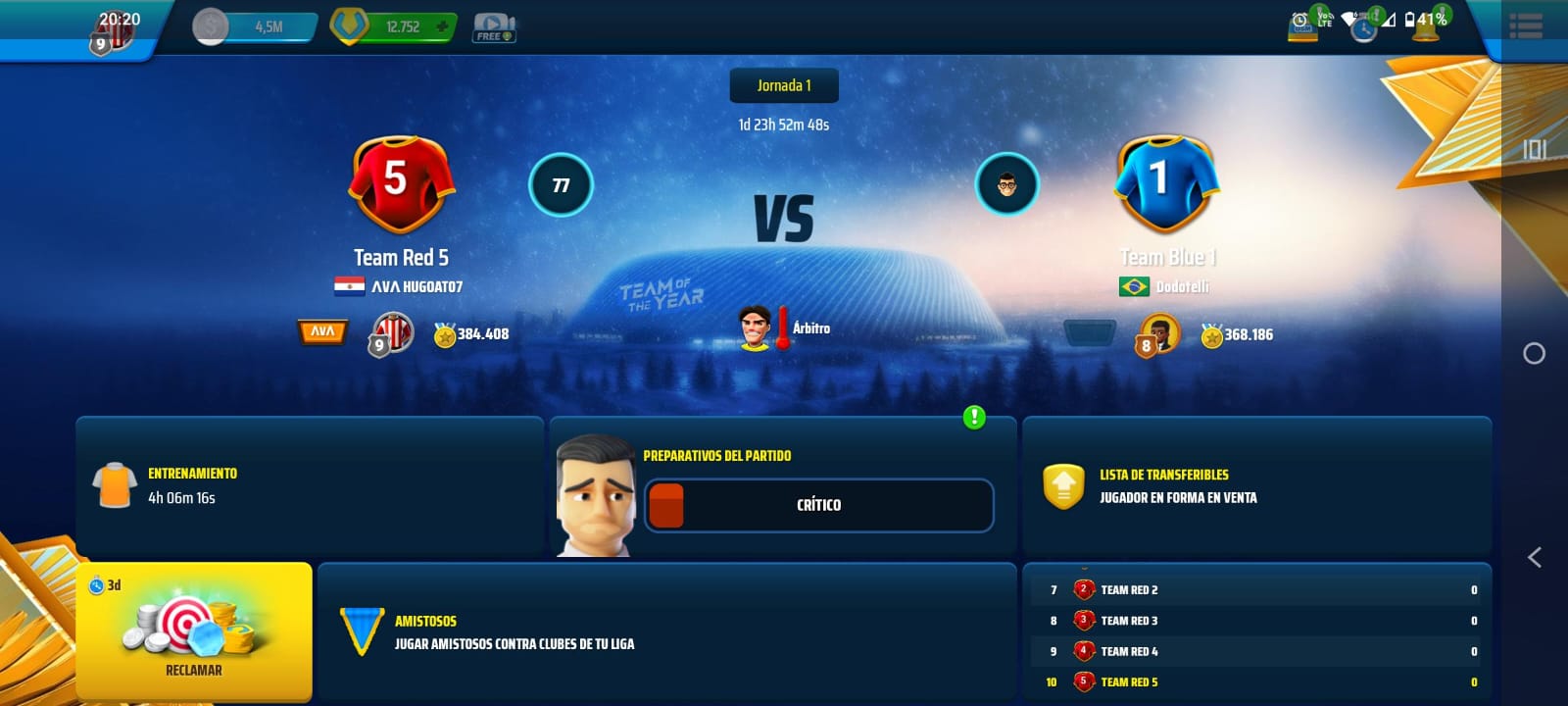View the 77 team rating circle

pyautogui.click(x=561, y=184)
